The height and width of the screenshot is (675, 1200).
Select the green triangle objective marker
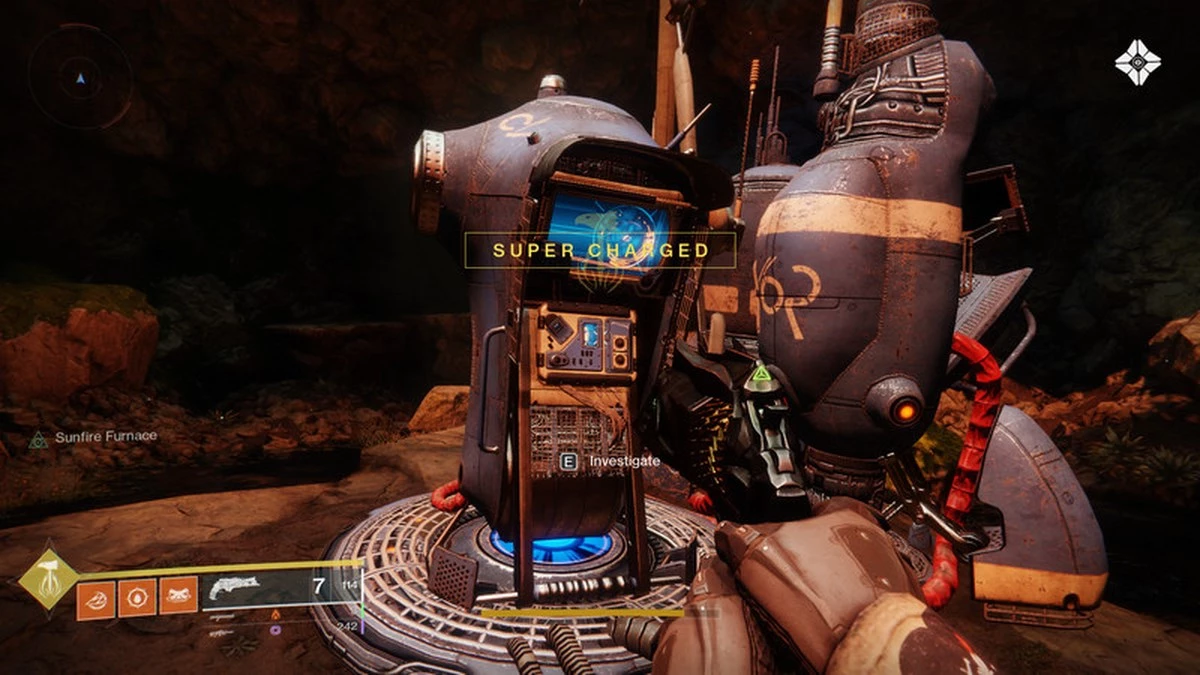761,378
